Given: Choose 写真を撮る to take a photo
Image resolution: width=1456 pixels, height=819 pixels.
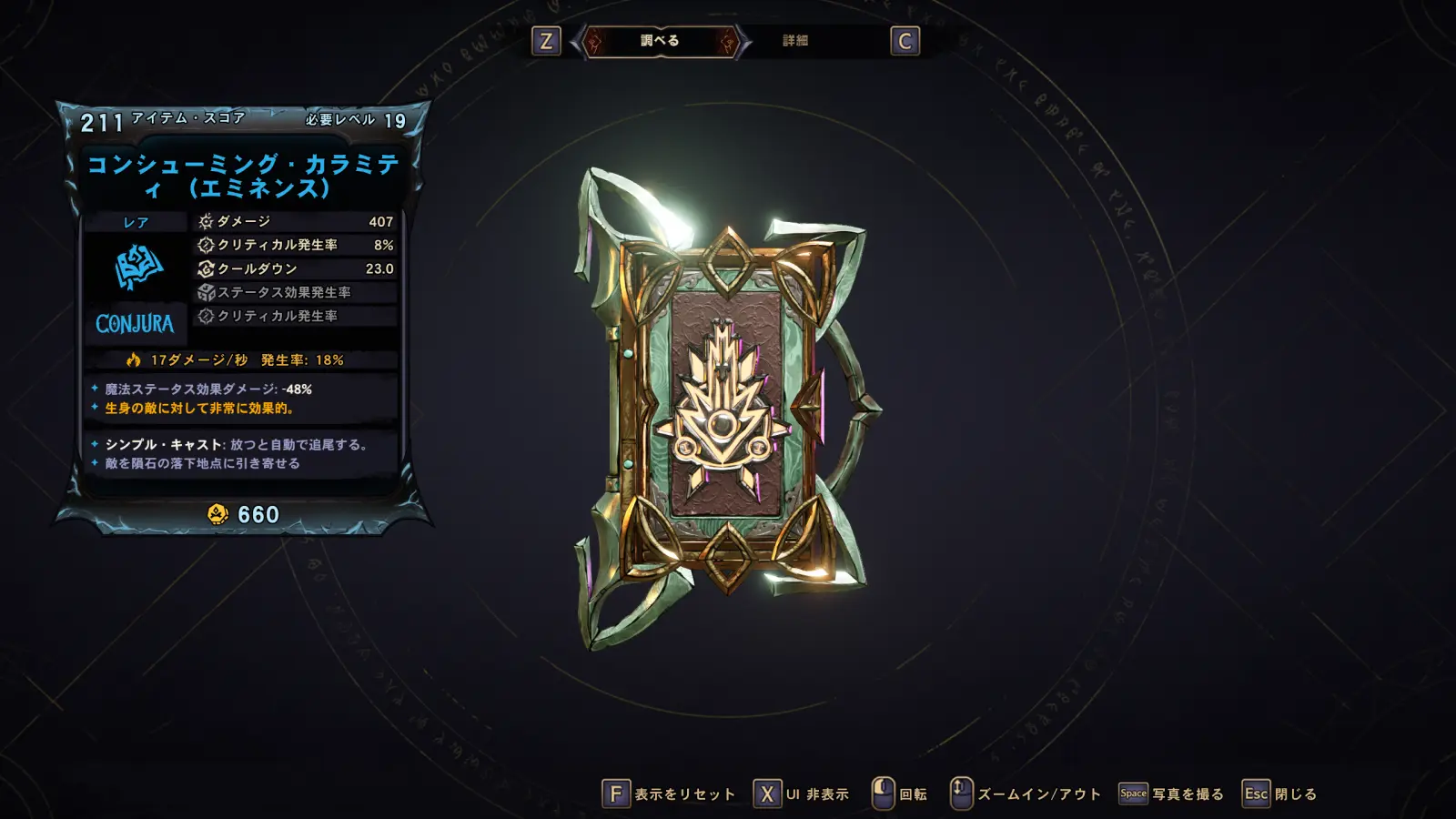Looking at the screenshot, I should (1172, 794).
